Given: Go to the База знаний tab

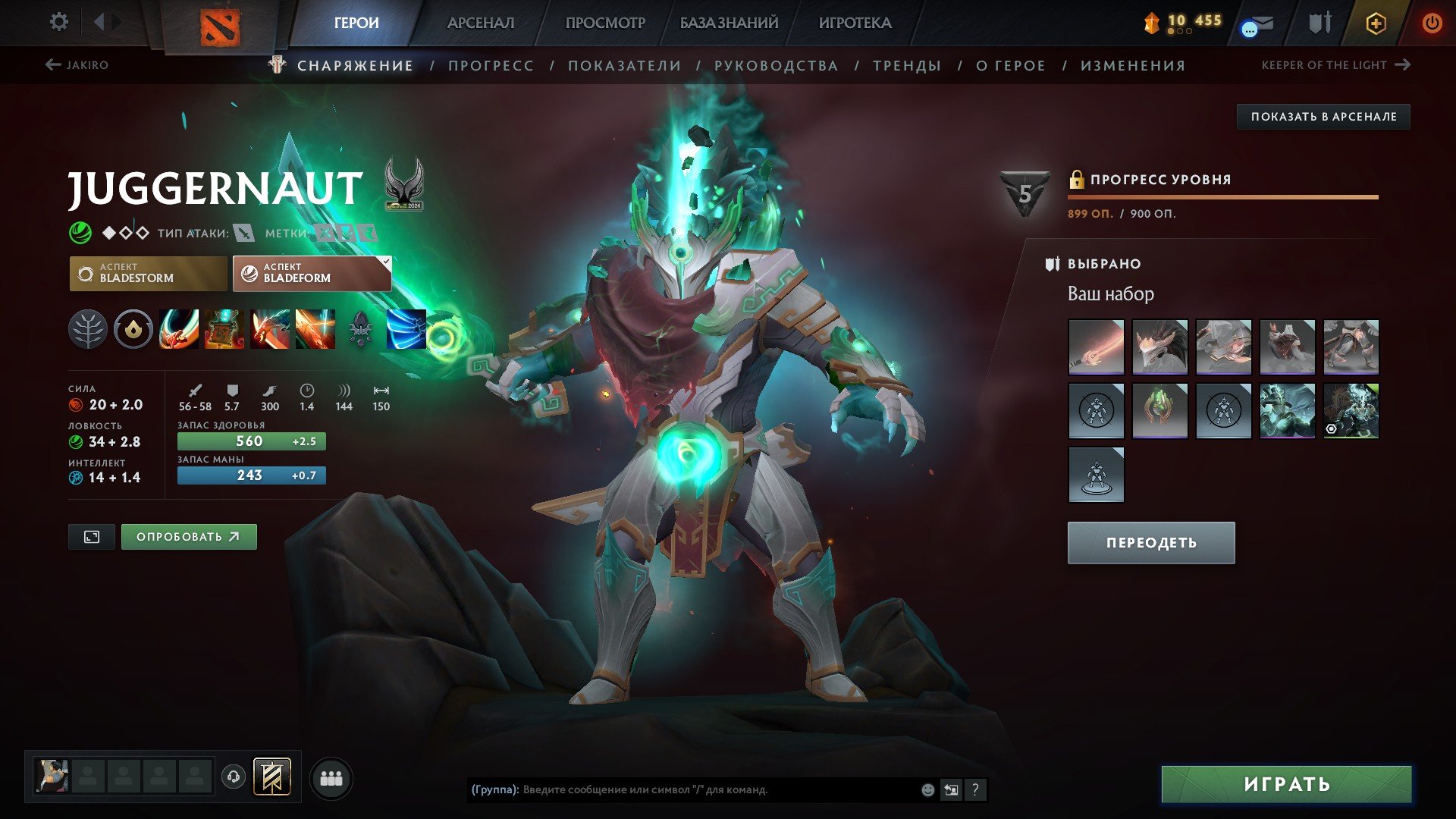Looking at the screenshot, I should tap(729, 23).
